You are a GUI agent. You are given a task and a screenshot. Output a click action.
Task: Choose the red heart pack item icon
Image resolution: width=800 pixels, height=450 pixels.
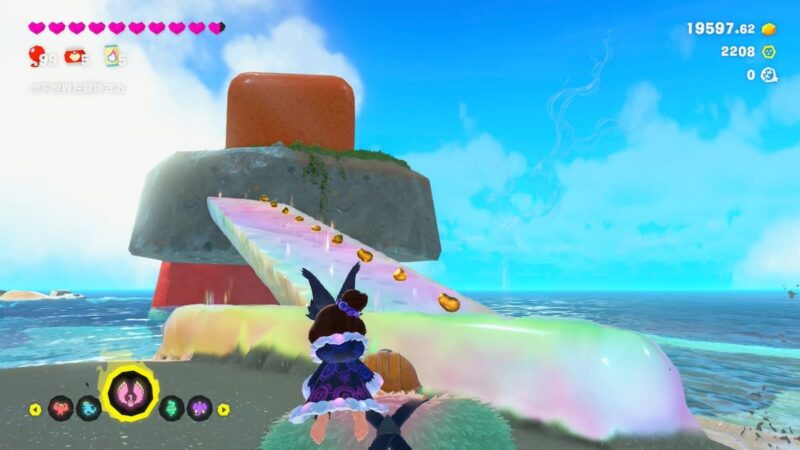coord(76,57)
